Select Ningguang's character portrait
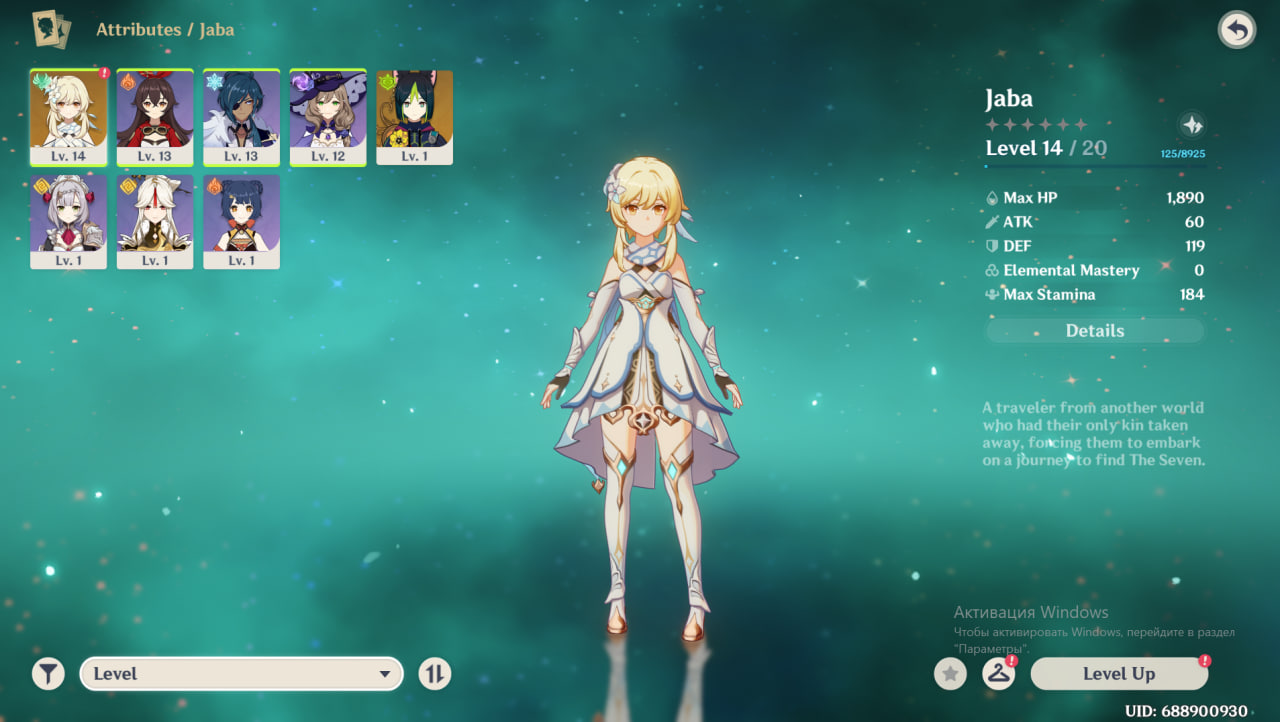The width and height of the screenshot is (1280, 722). (x=155, y=221)
